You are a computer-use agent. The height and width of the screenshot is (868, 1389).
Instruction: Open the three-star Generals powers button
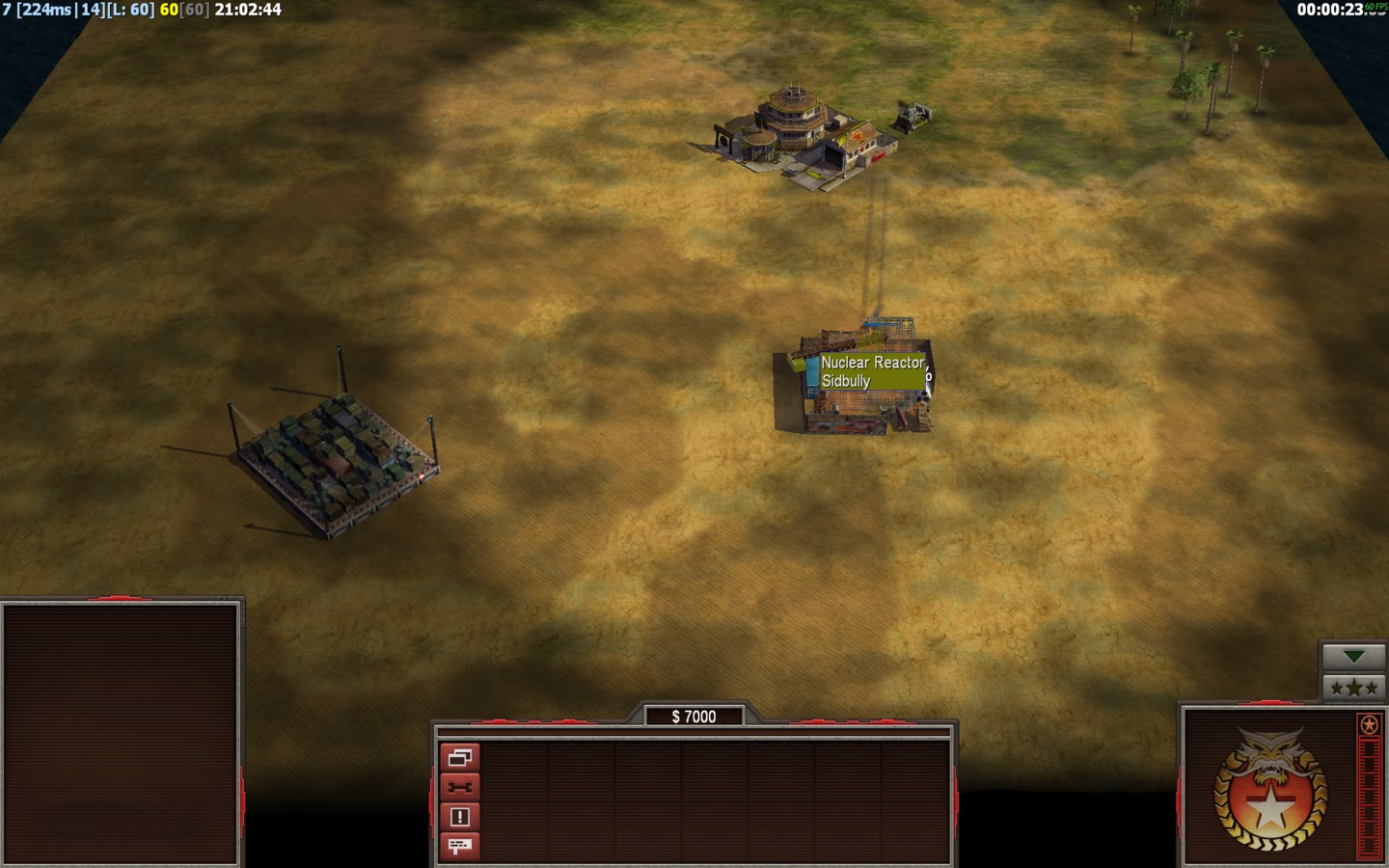tap(1353, 688)
